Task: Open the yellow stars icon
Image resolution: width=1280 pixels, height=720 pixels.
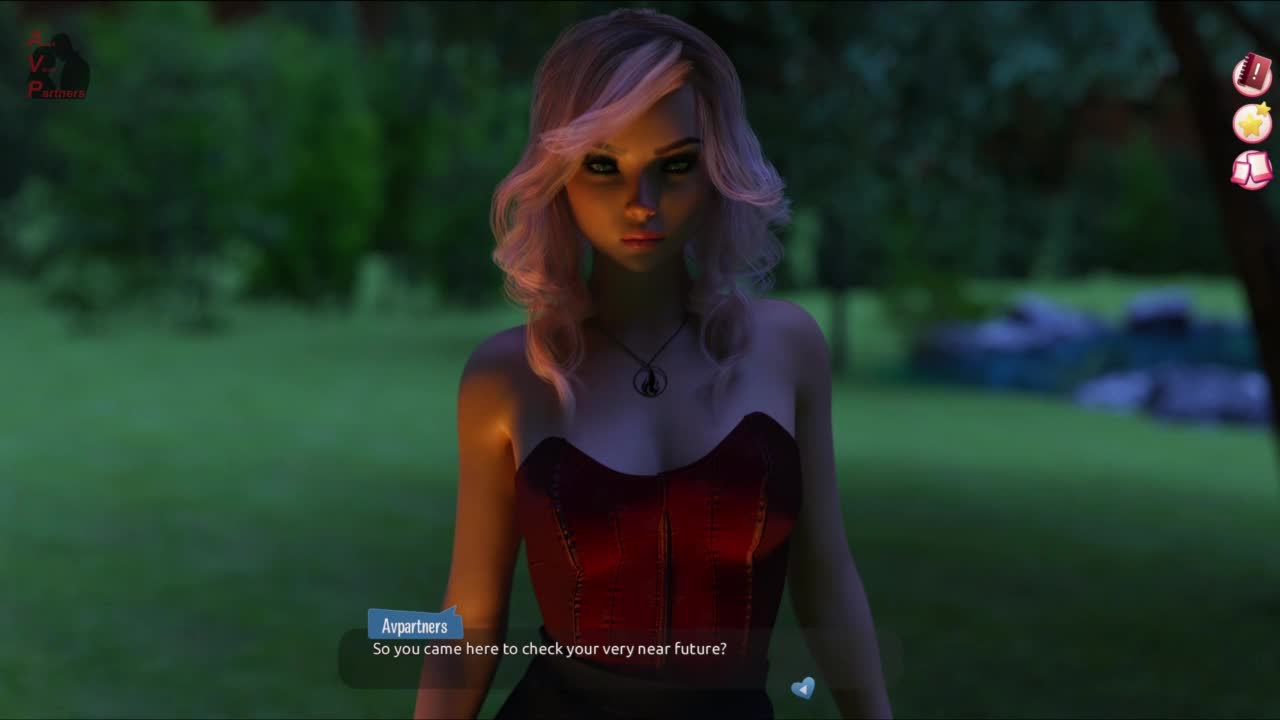Action: [1252, 122]
